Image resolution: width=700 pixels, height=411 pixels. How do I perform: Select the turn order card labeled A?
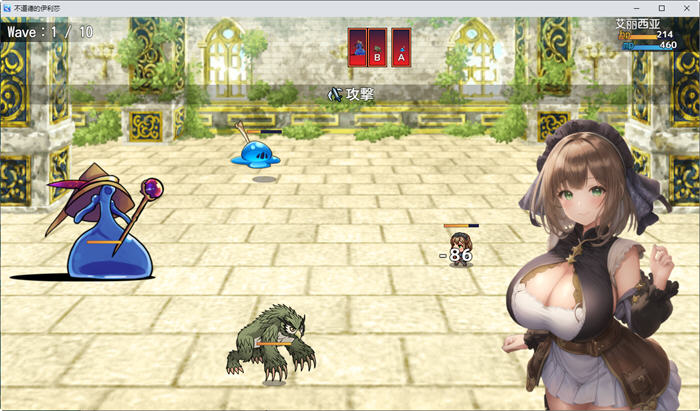pyautogui.click(x=400, y=47)
